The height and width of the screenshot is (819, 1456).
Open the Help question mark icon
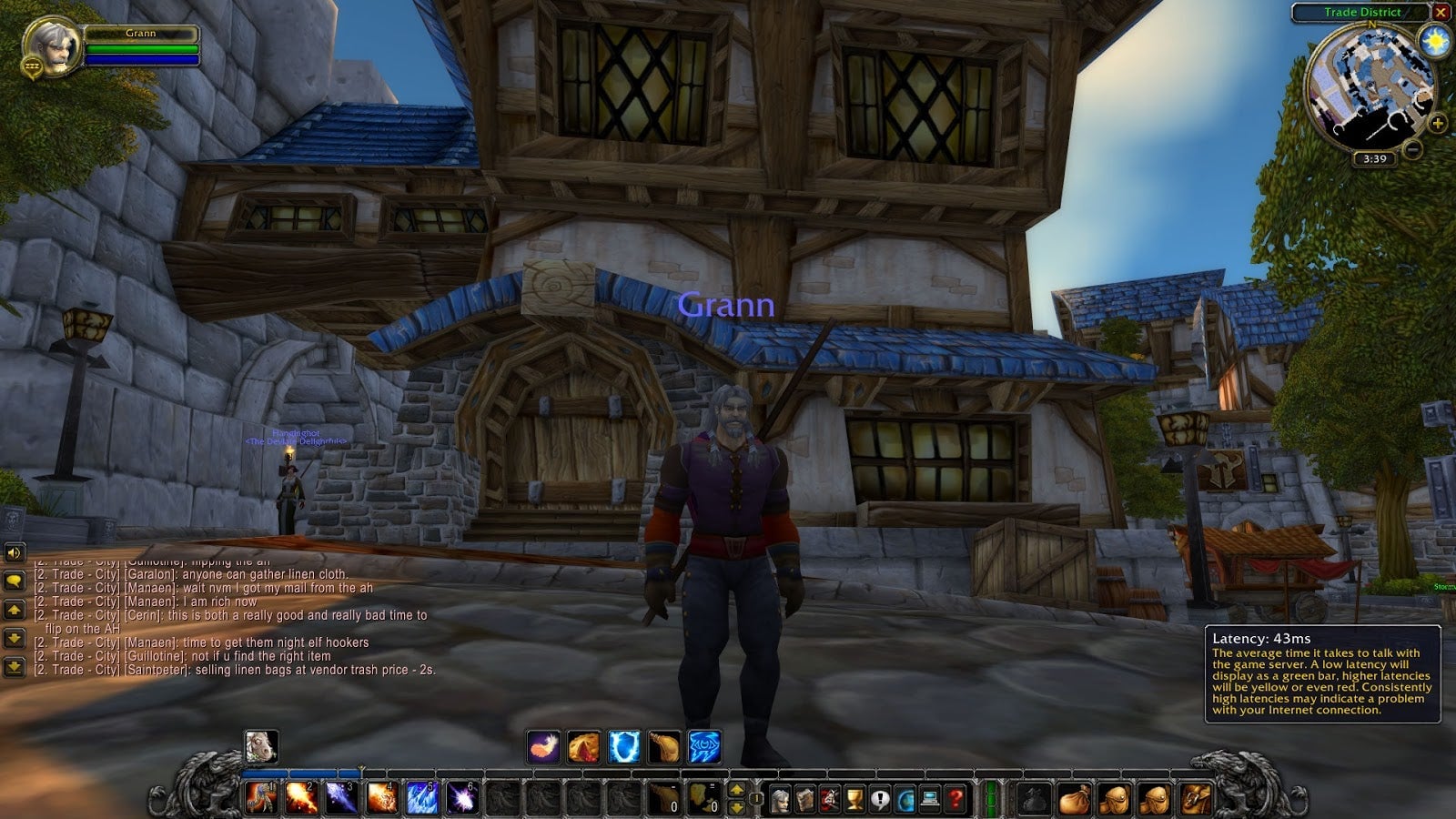point(953,801)
